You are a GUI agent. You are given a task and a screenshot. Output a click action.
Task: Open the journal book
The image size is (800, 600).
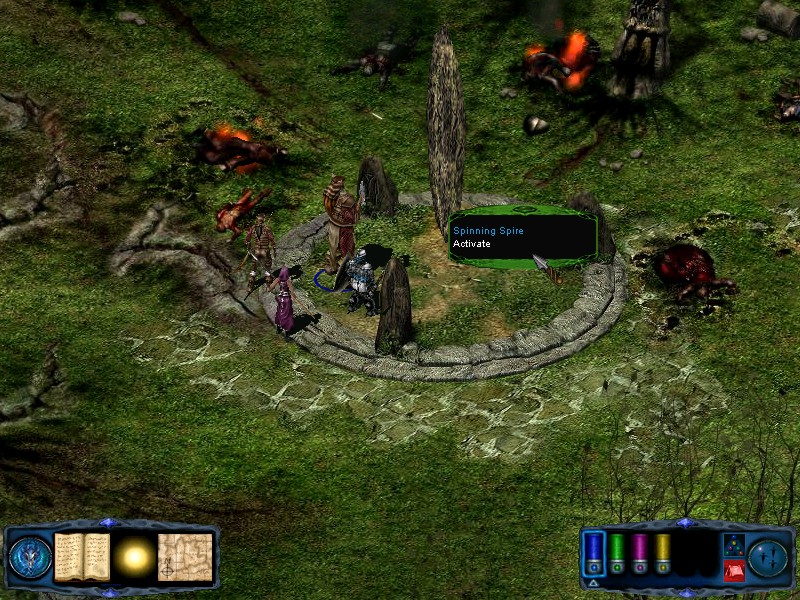tap(82, 556)
